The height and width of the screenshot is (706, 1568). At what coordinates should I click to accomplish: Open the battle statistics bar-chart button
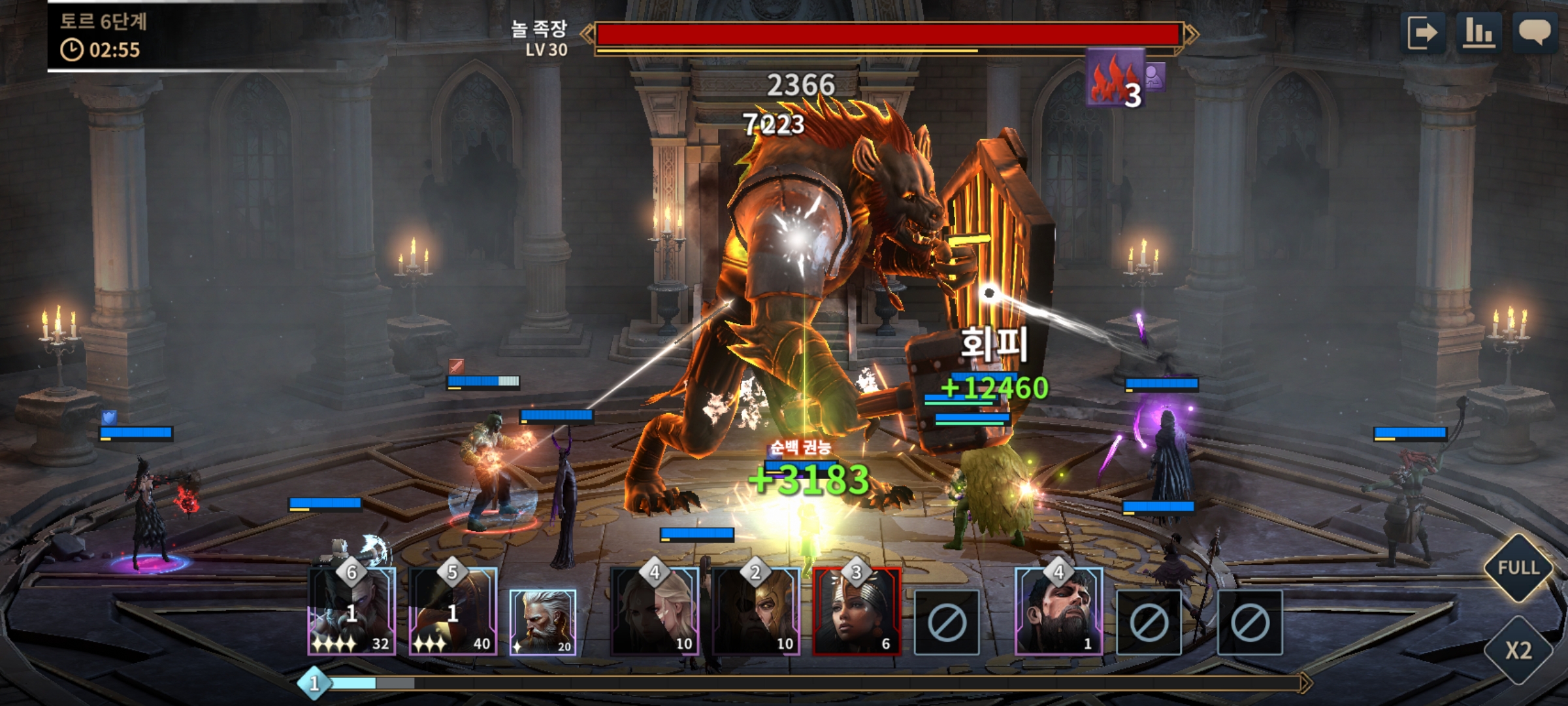[1478, 33]
